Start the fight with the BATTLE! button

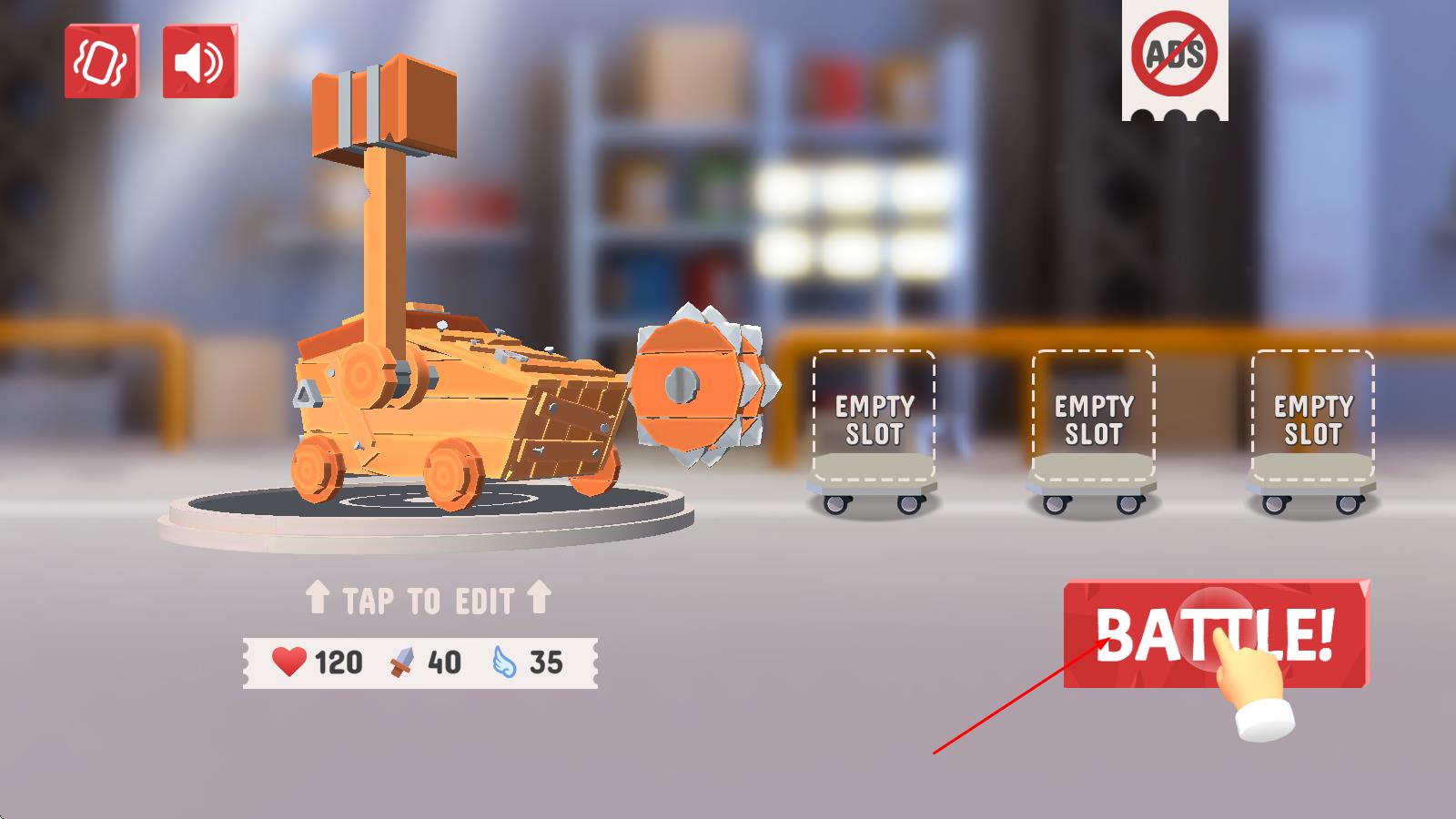(x=1216, y=633)
